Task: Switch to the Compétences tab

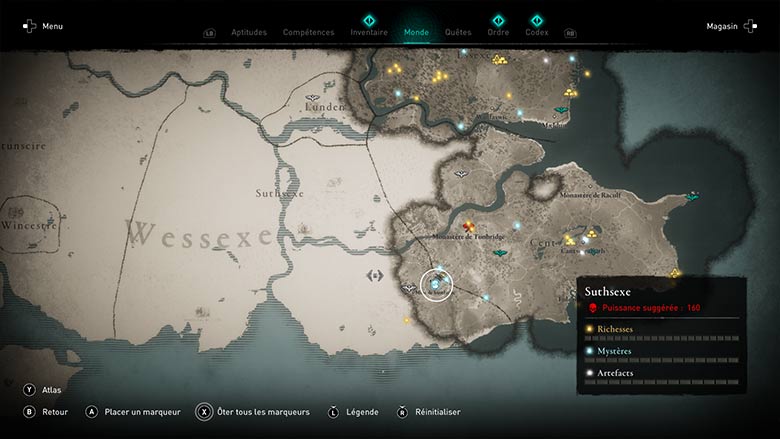Action: click(308, 32)
